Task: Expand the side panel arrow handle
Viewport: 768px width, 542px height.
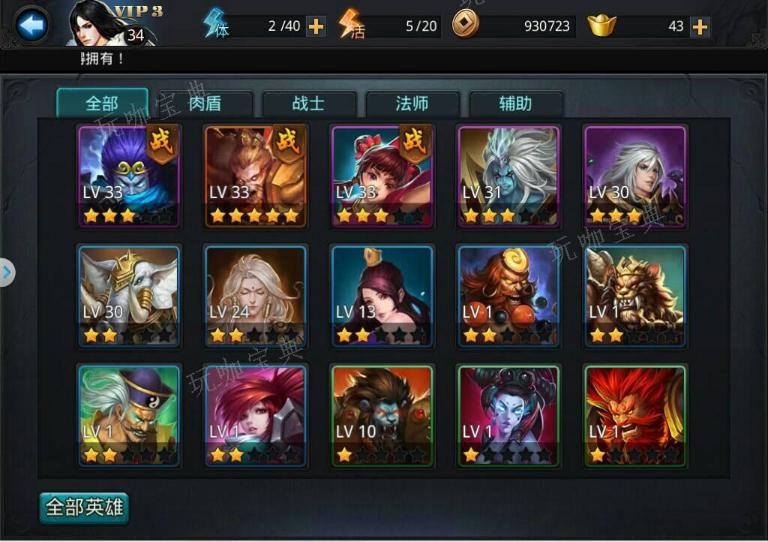Action: pos(7,271)
